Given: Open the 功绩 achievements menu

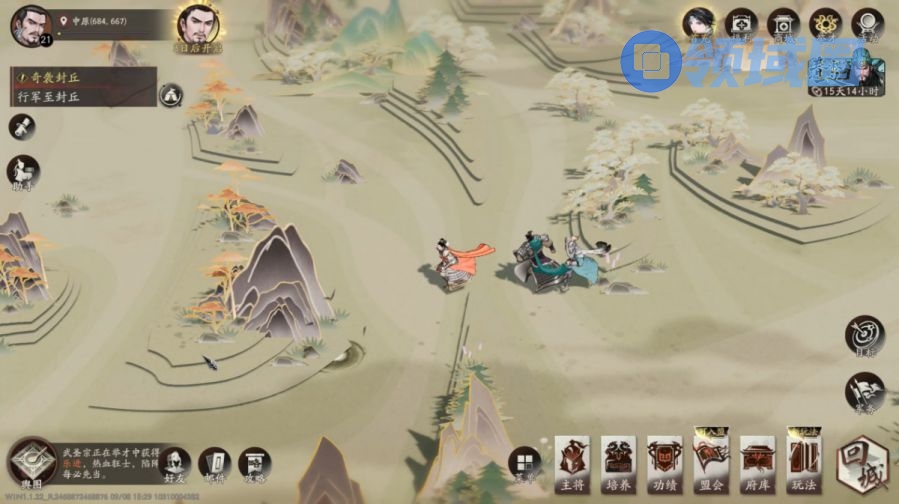Looking at the screenshot, I should (x=665, y=463).
